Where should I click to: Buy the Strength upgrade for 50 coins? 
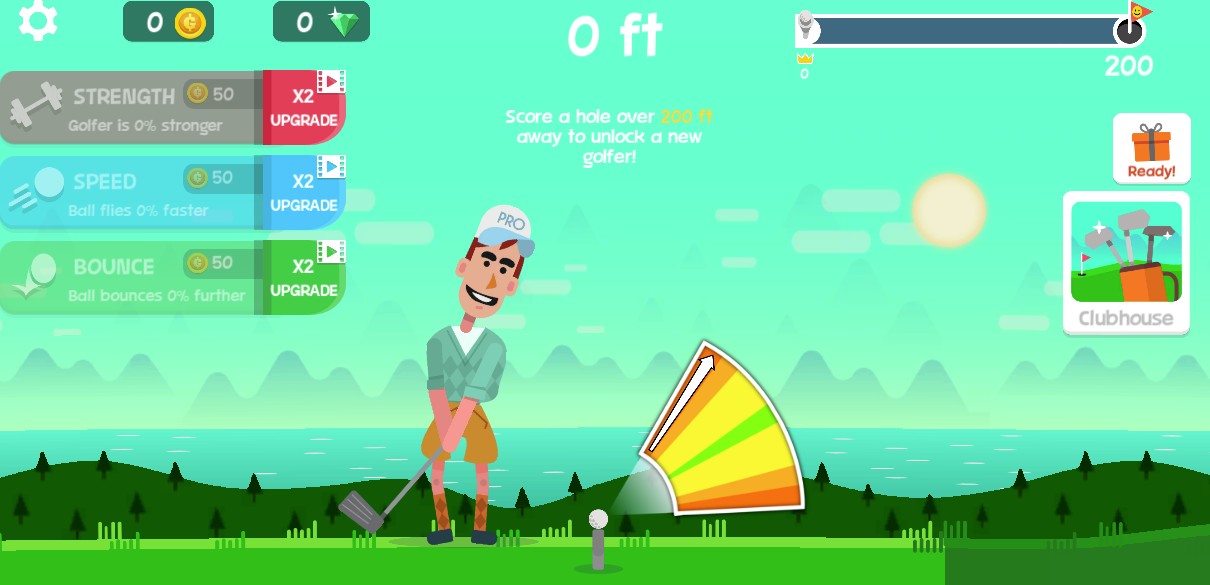point(130,107)
